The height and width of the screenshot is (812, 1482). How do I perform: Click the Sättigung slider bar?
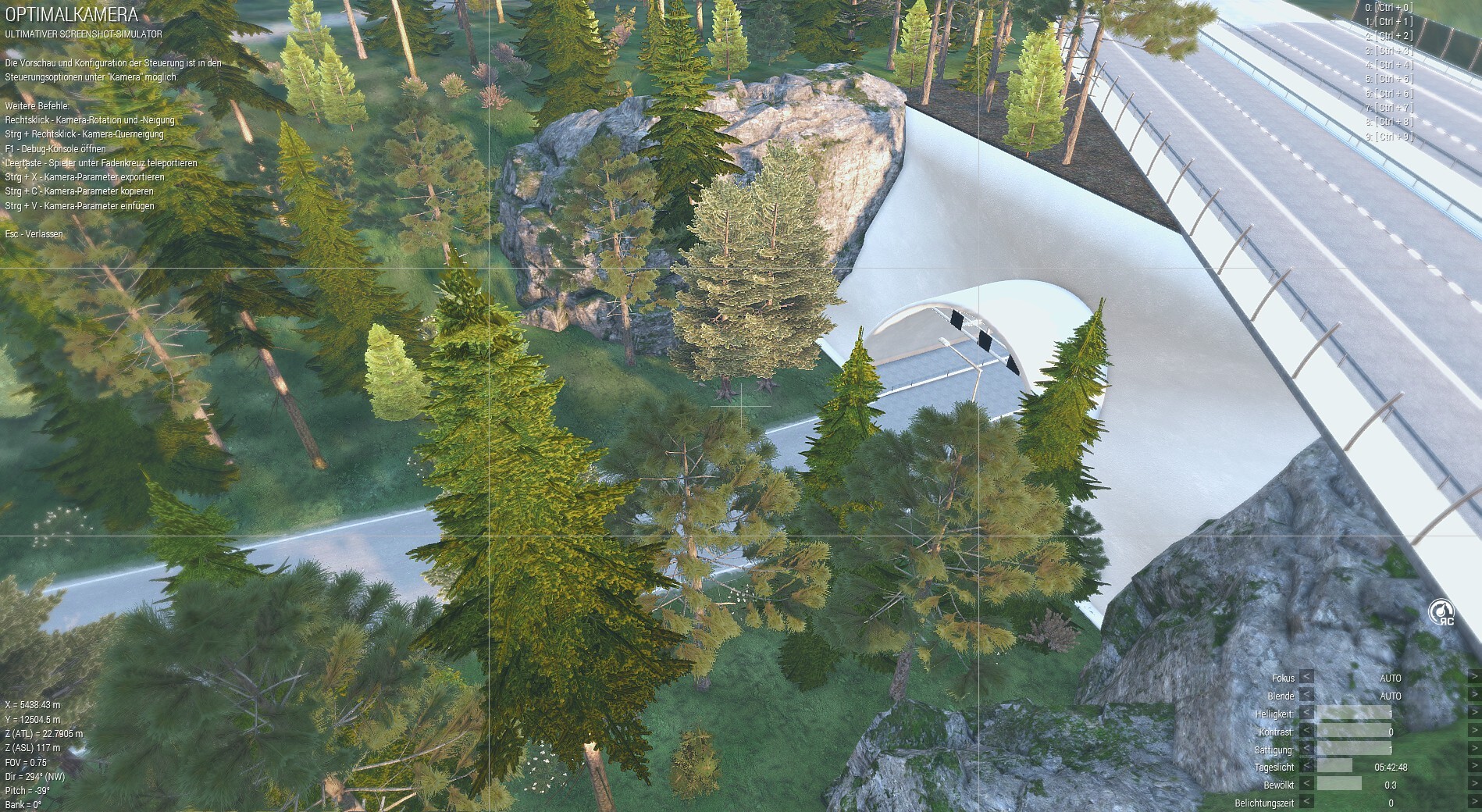1355,750
